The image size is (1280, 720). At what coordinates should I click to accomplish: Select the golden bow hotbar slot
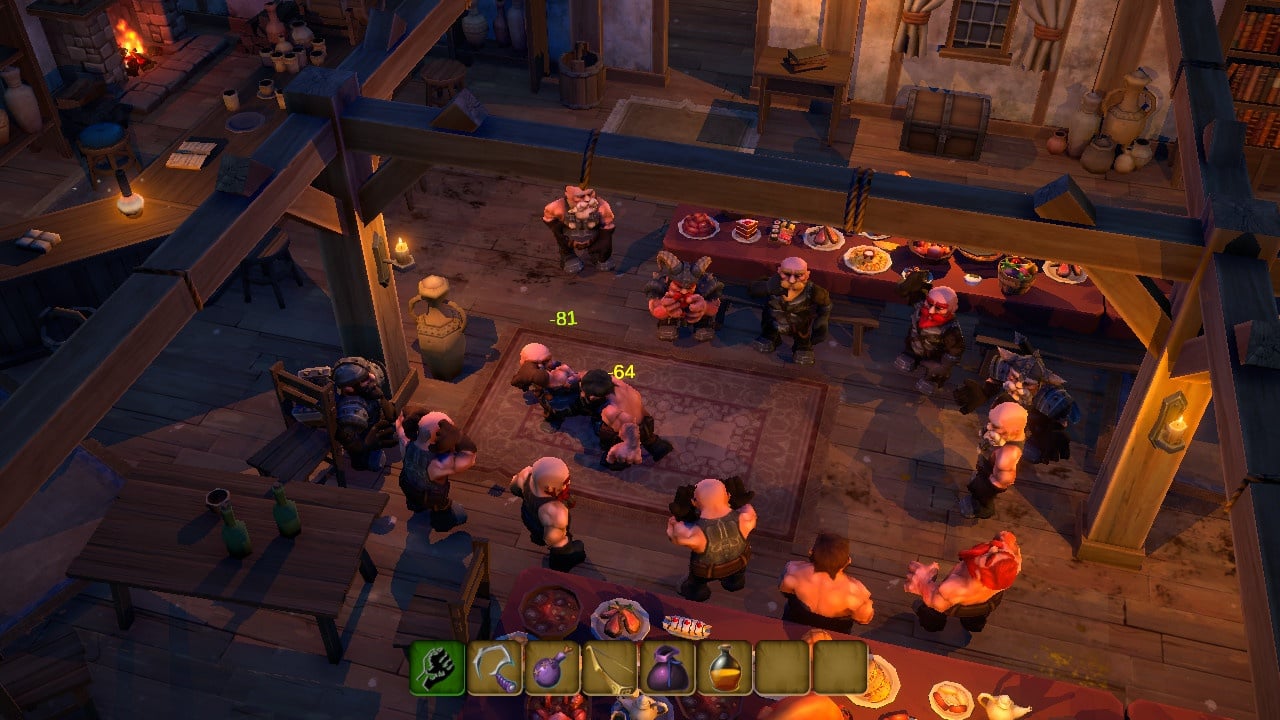pos(610,667)
